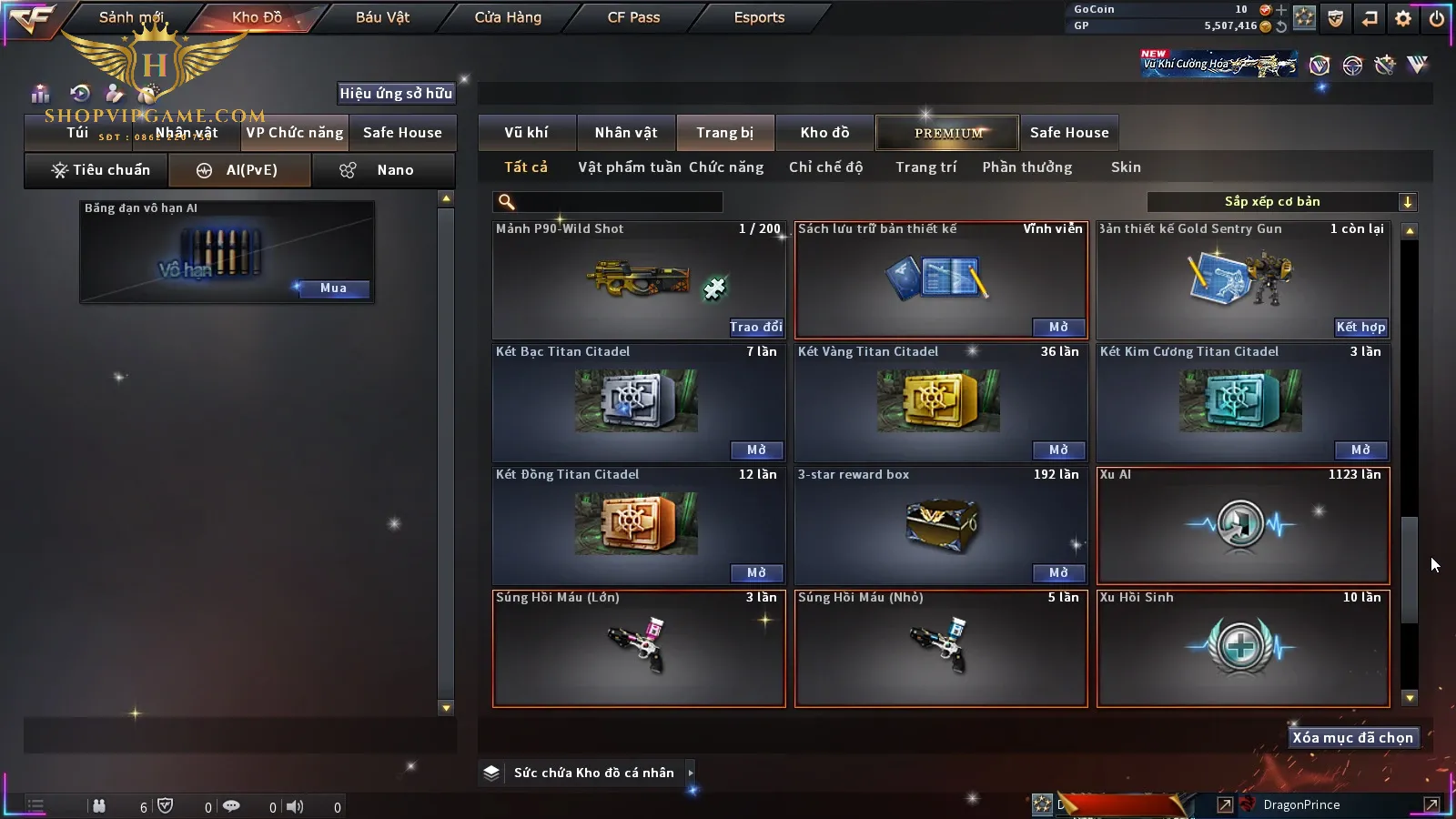Image resolution: width=1456 pixels, height=819 pixels.
Task: Select the Xu Hồi Sinh item
Action: click(1243, 648)
